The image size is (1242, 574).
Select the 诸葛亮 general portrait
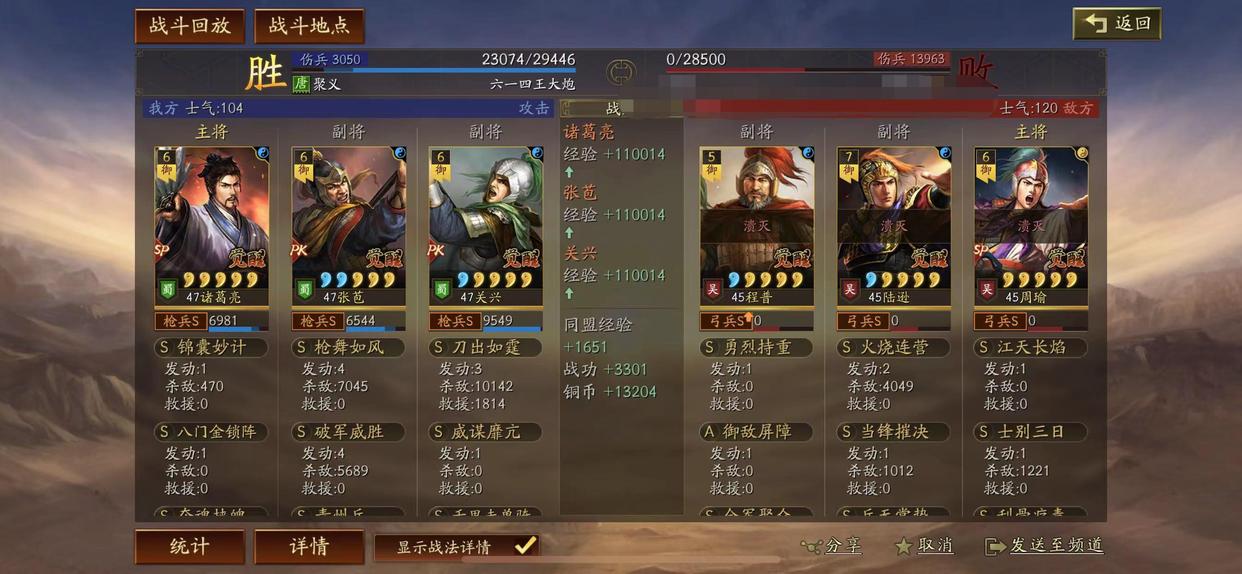tap(211, 220)
